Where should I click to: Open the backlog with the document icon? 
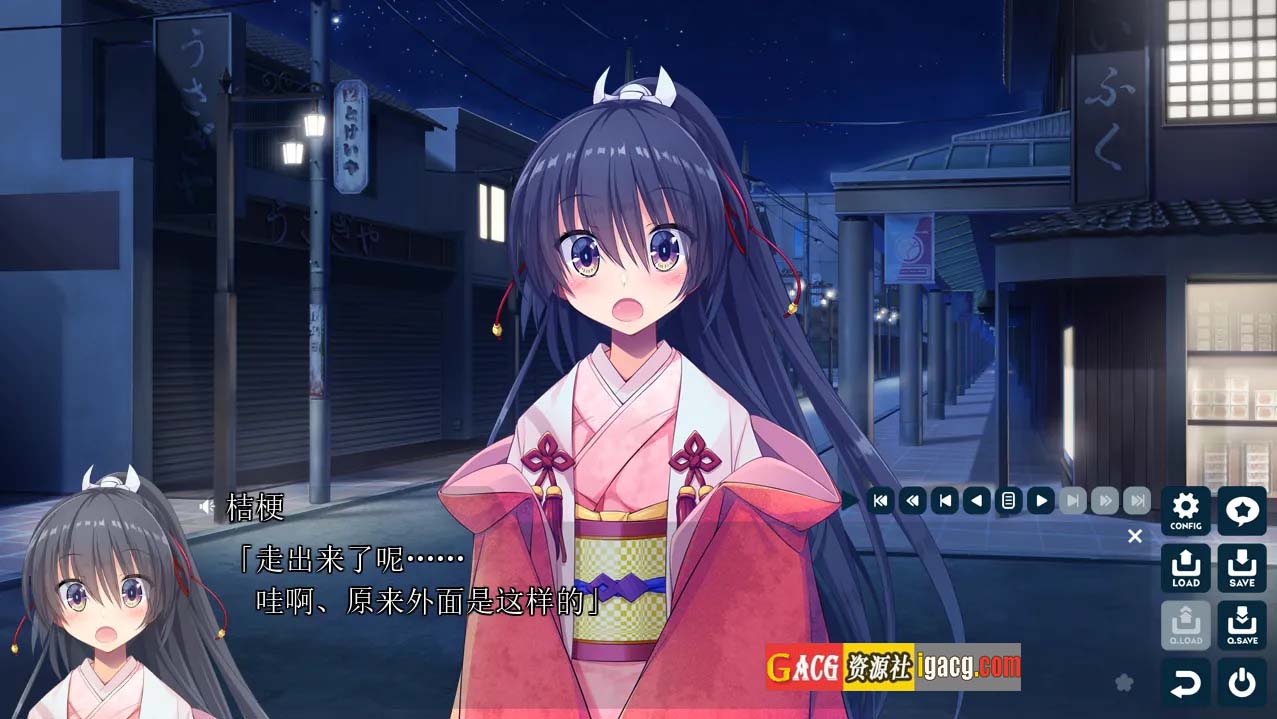[x=1008, y=500]
